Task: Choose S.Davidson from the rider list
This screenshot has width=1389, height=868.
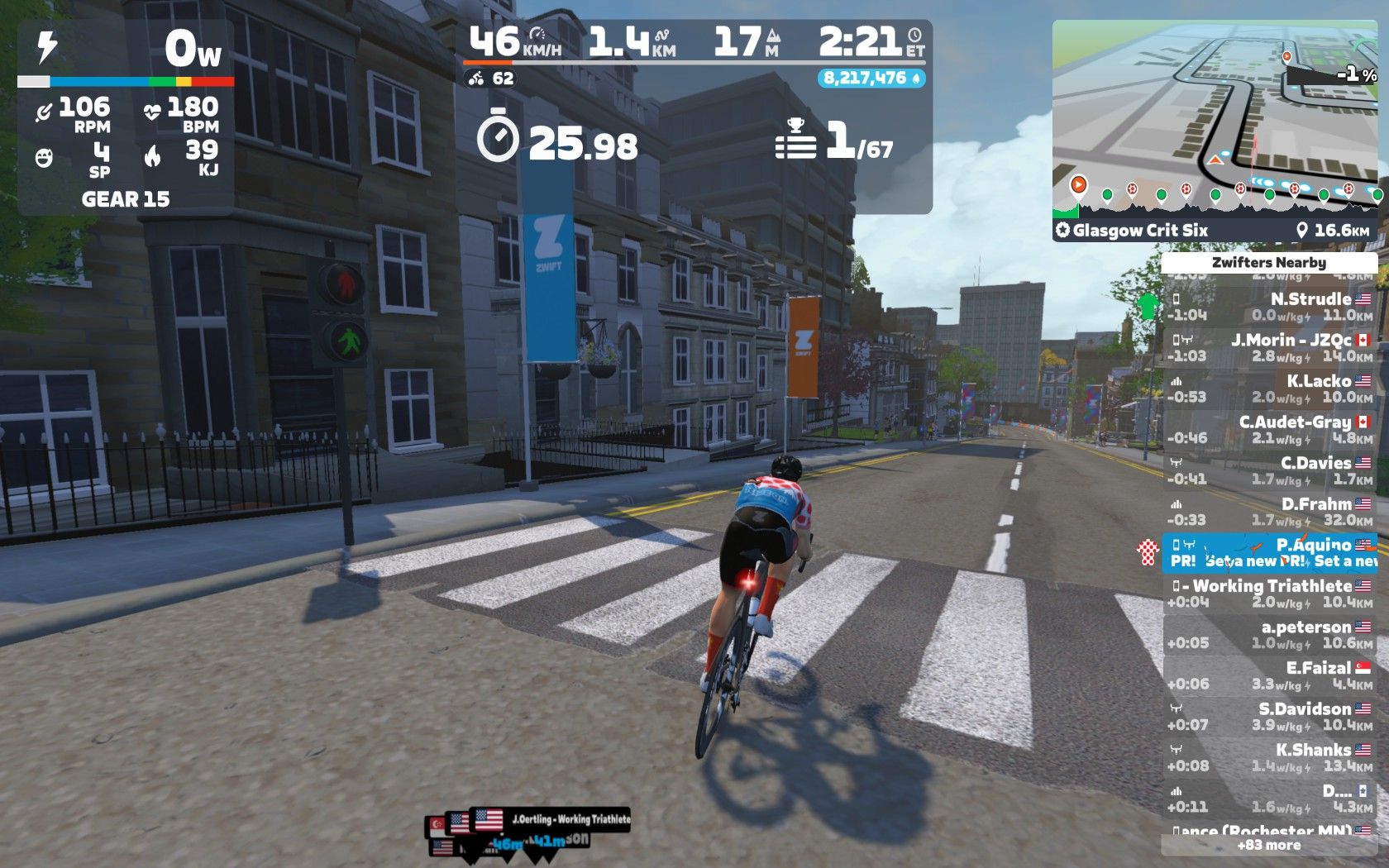Action: pos(1269,717)
